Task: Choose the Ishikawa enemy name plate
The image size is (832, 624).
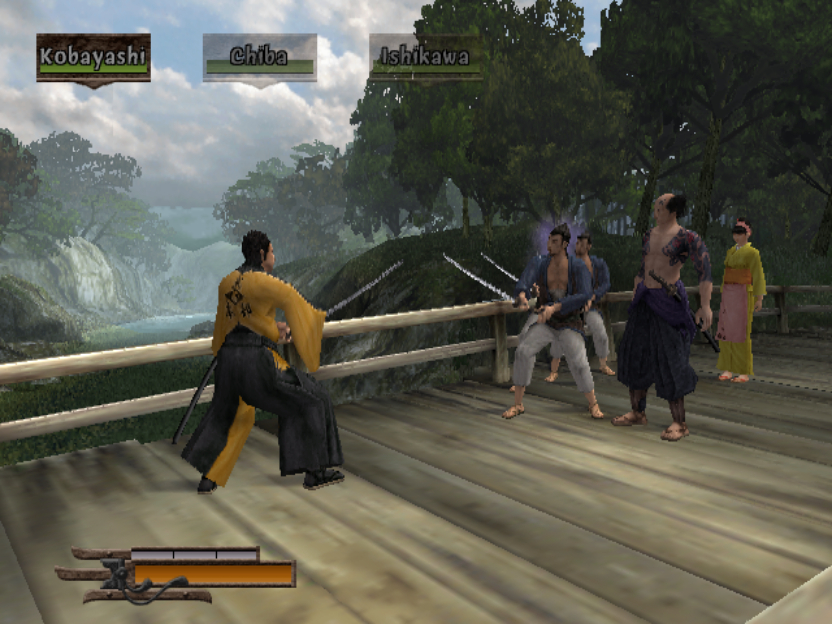Action: (425, 58)
